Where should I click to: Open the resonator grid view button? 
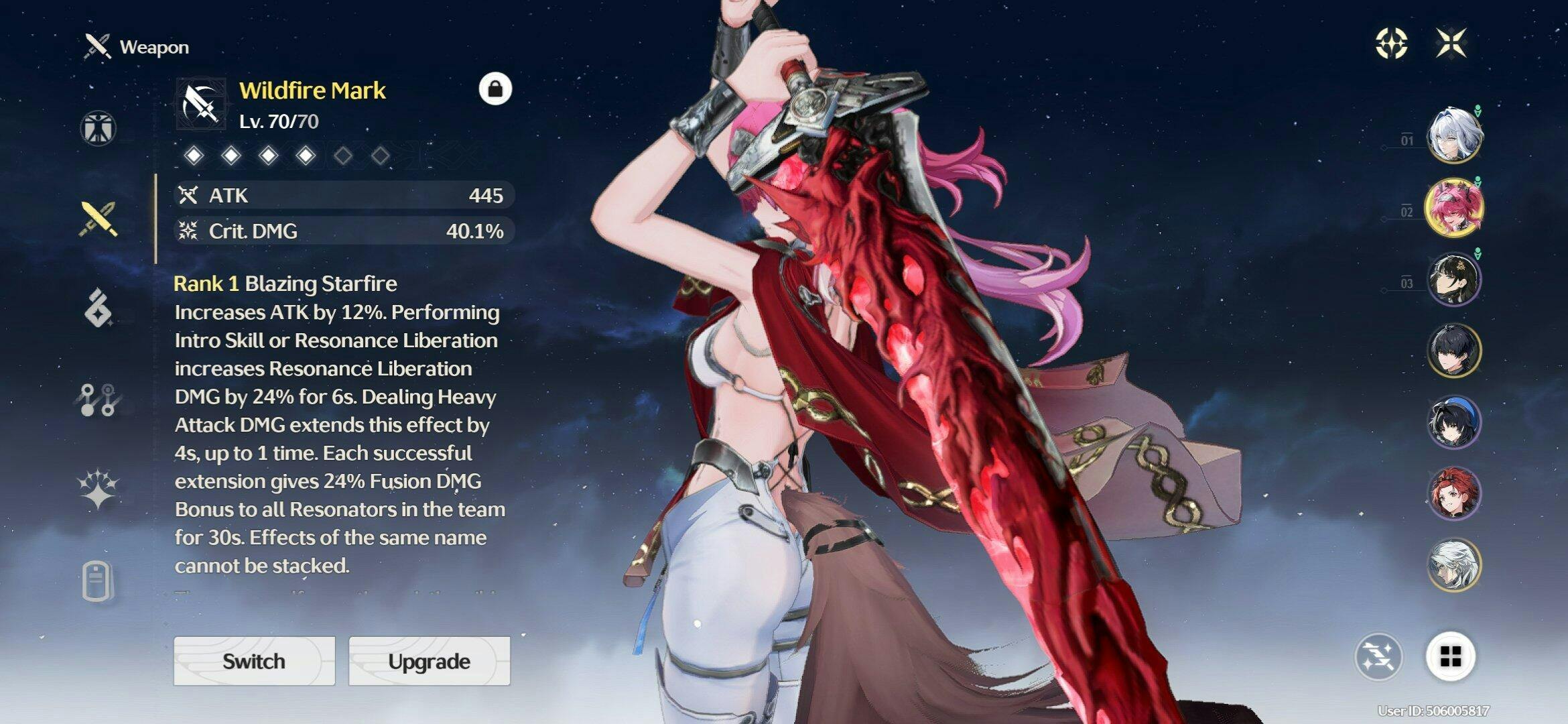coord(1451,657)
